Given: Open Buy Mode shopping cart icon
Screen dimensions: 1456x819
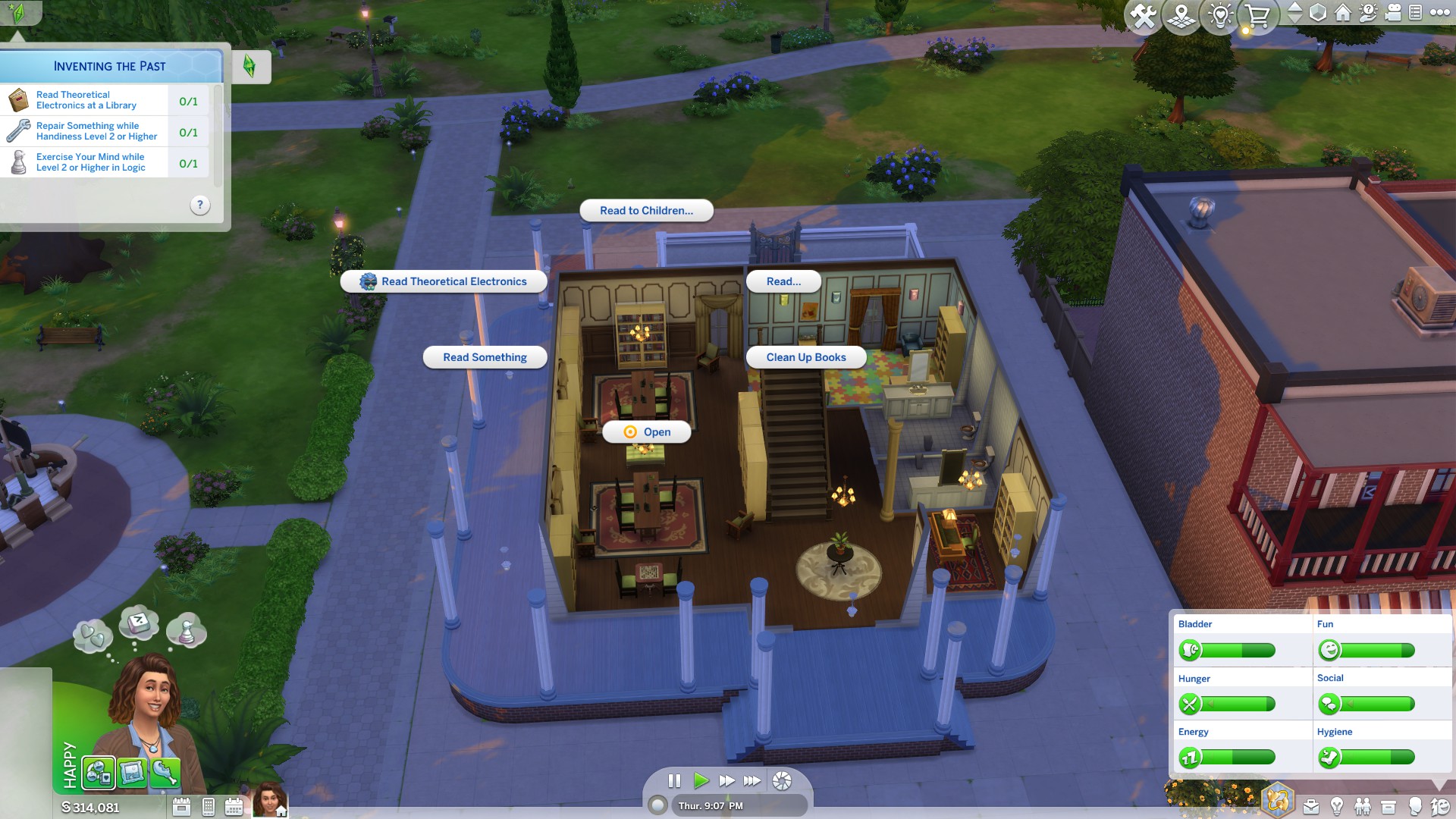Looking at the screenshot, I should click(x=1259, y=13).
